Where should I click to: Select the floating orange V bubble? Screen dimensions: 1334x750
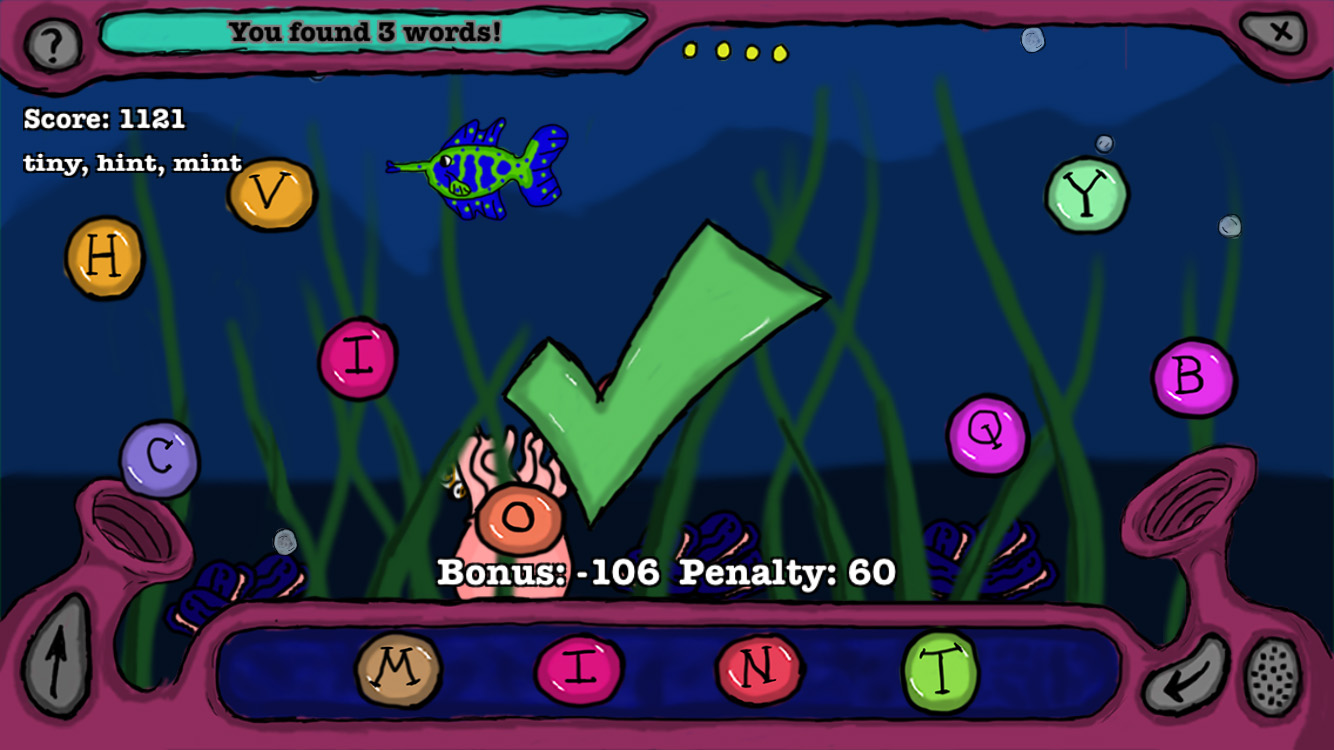271,193
